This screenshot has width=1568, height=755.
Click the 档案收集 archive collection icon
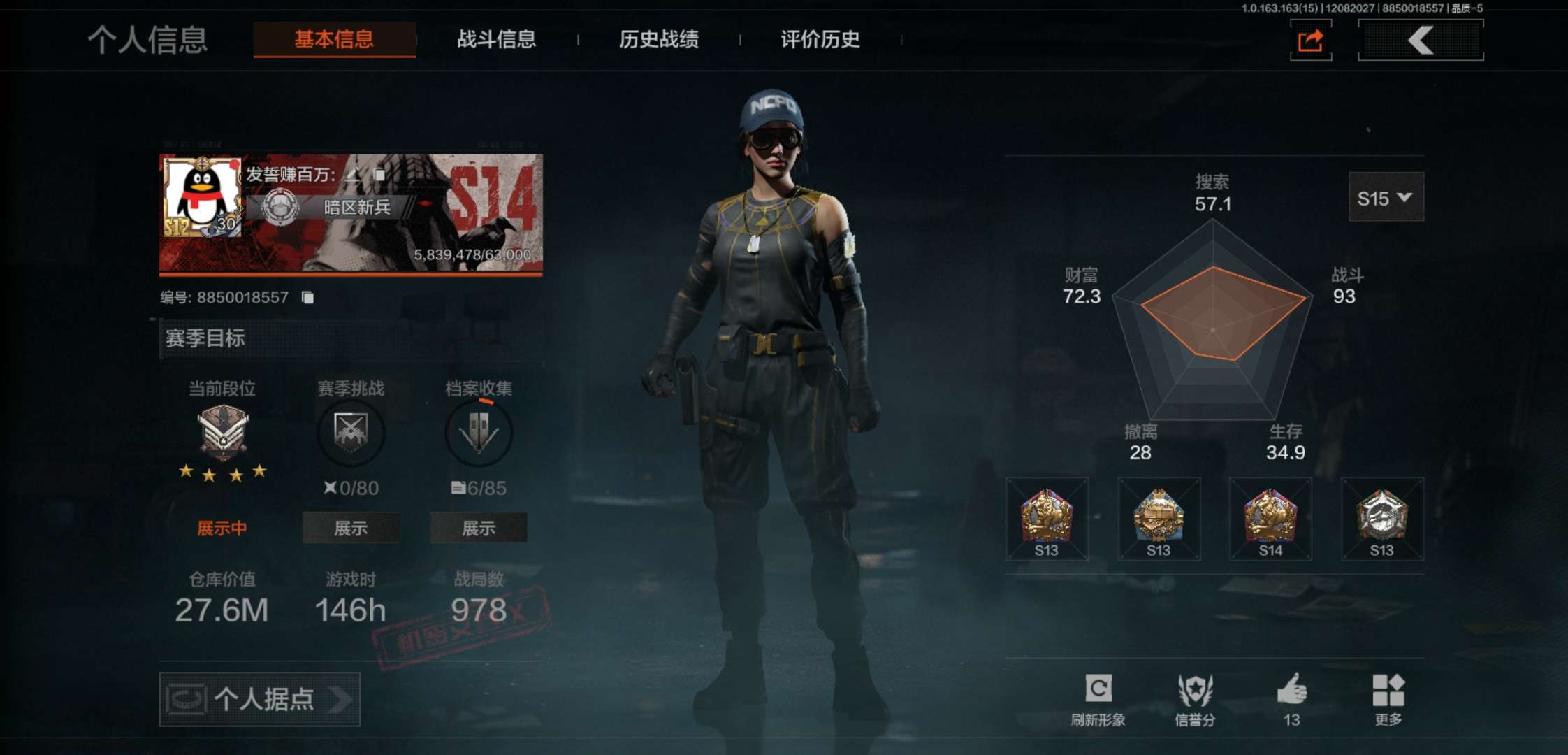[x=479, y=433]
